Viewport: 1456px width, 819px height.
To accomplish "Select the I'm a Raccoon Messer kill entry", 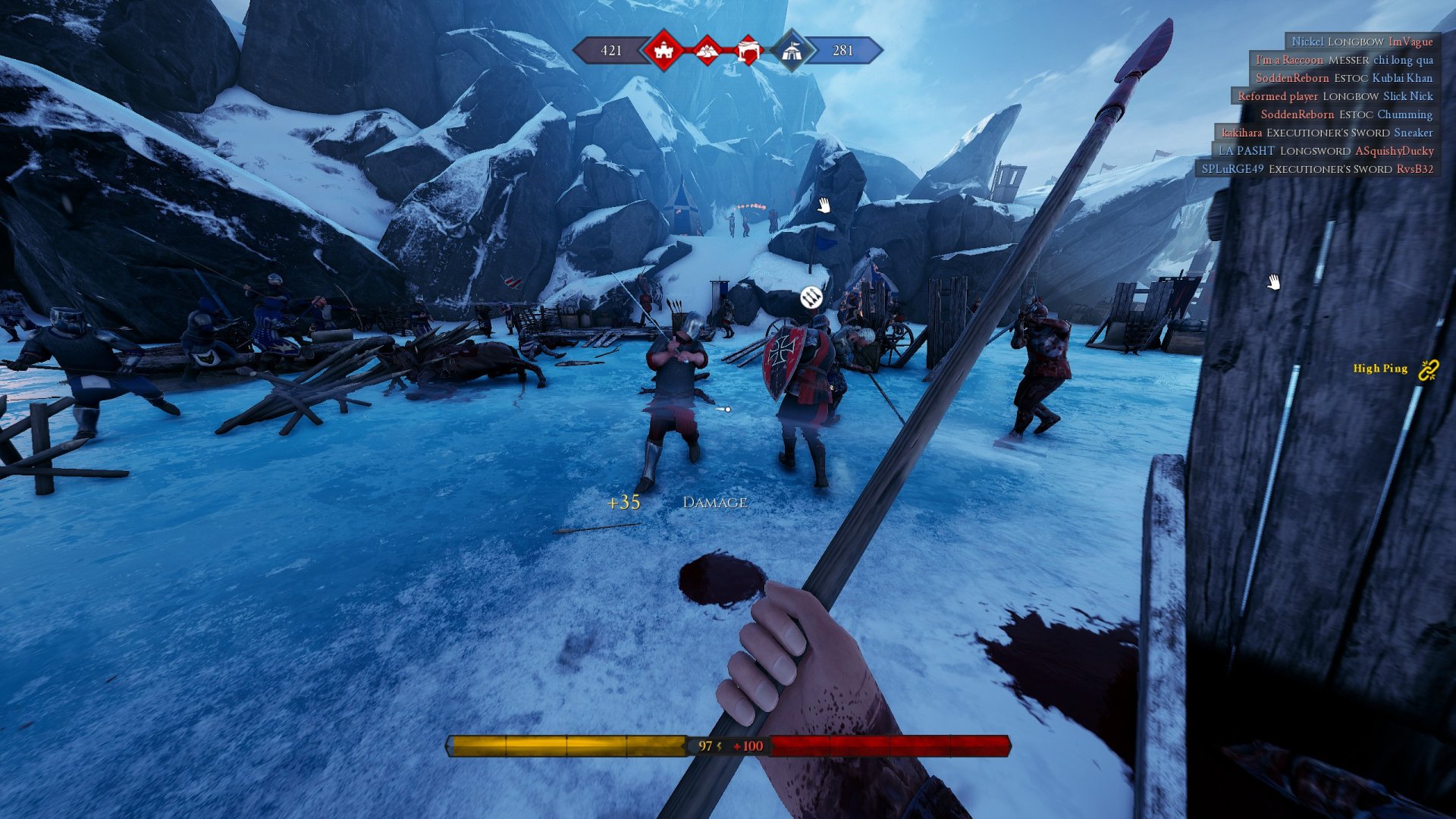I will coord(1344,60).
